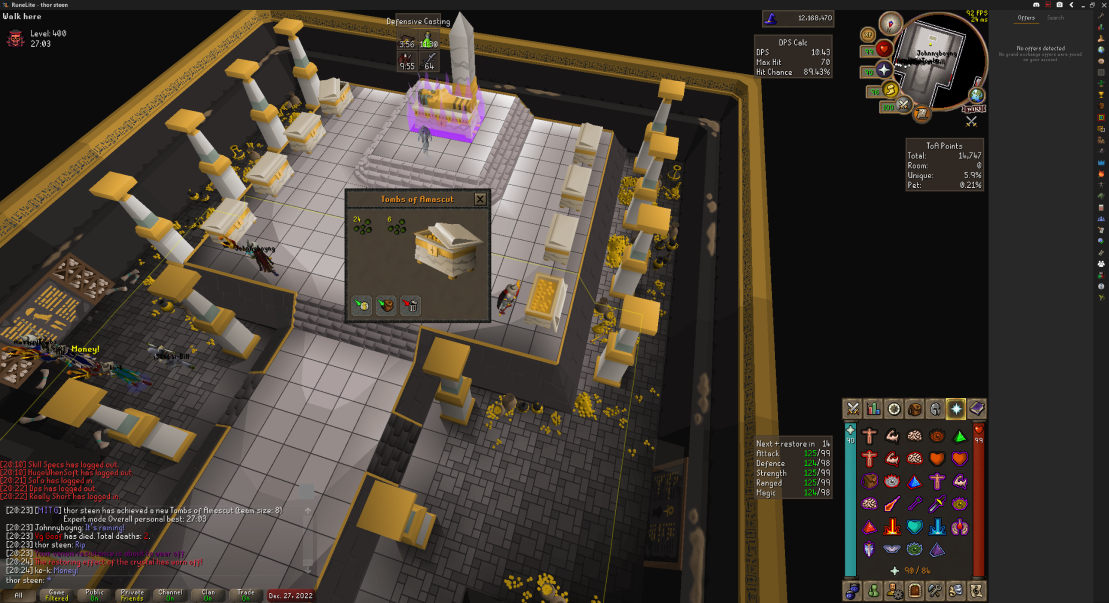Open the Clan chat filter tab
Screen dimensions: 1109x603
(205, 594)
